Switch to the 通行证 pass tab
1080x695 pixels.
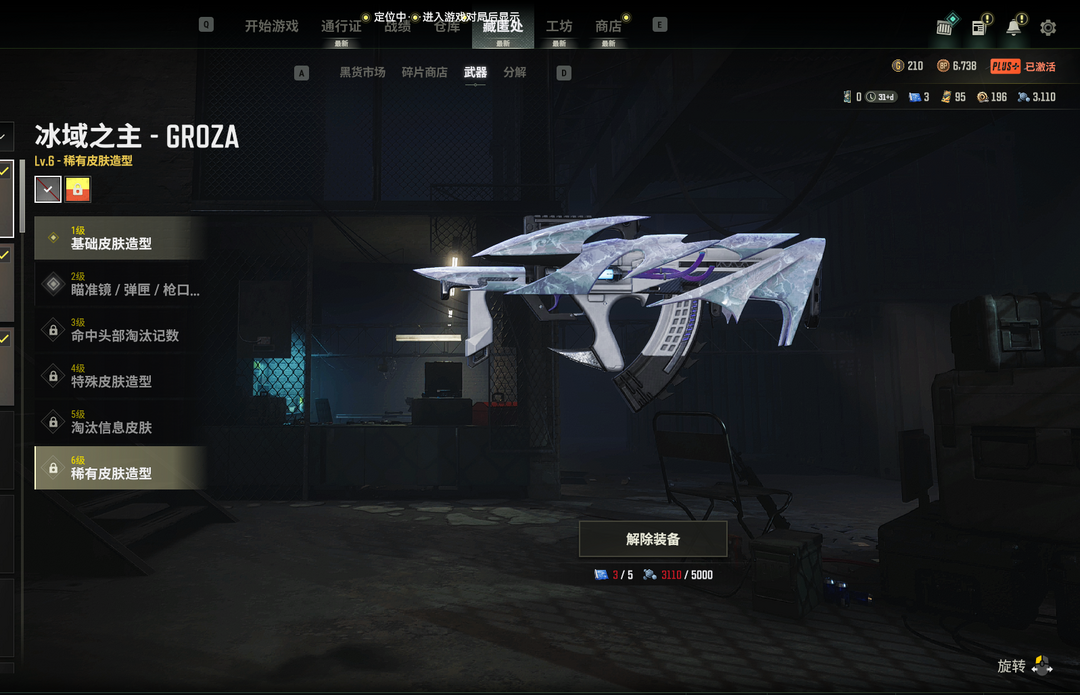pos(341,27)
